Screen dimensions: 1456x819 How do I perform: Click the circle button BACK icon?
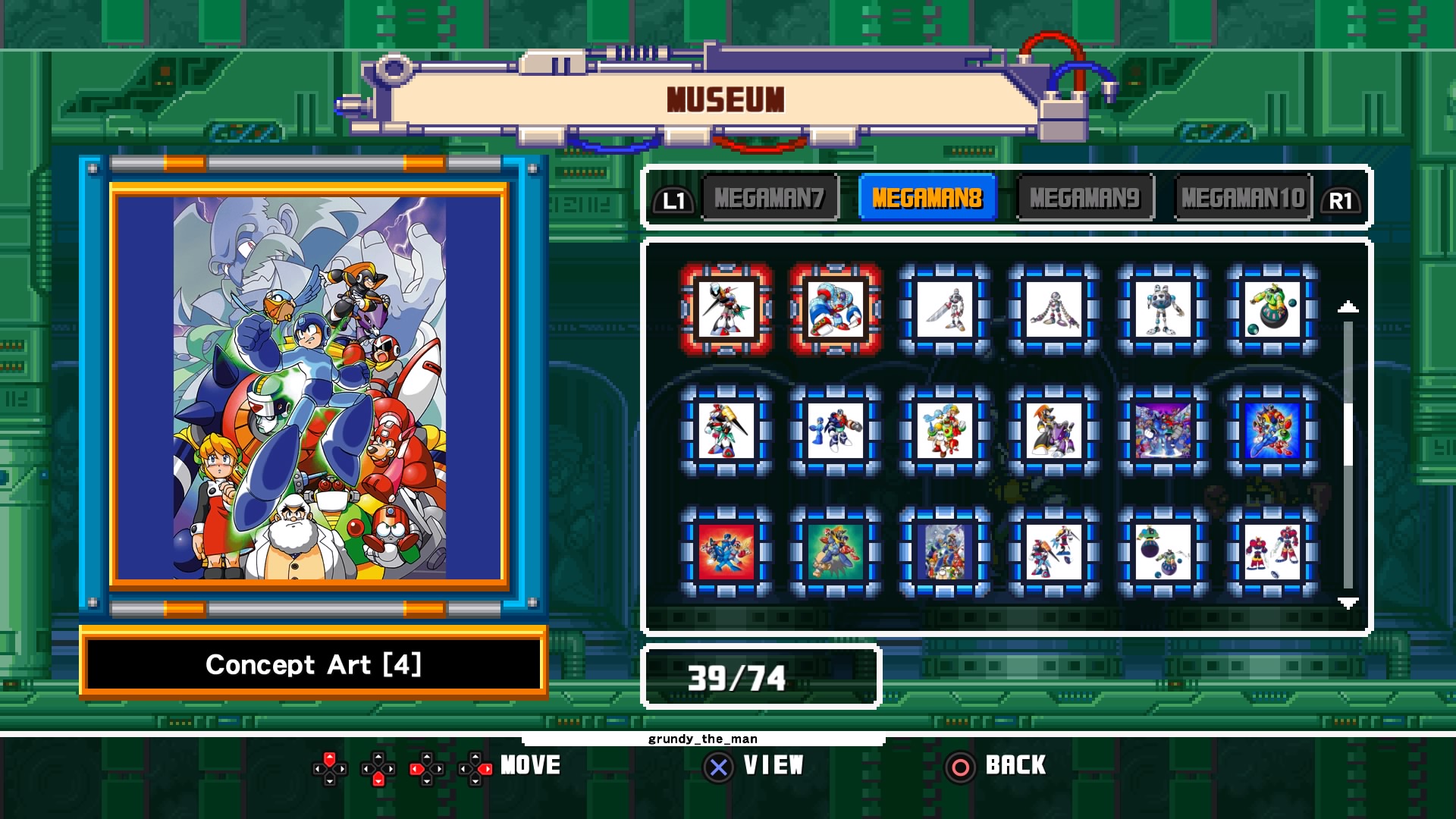tap(962, 766)
